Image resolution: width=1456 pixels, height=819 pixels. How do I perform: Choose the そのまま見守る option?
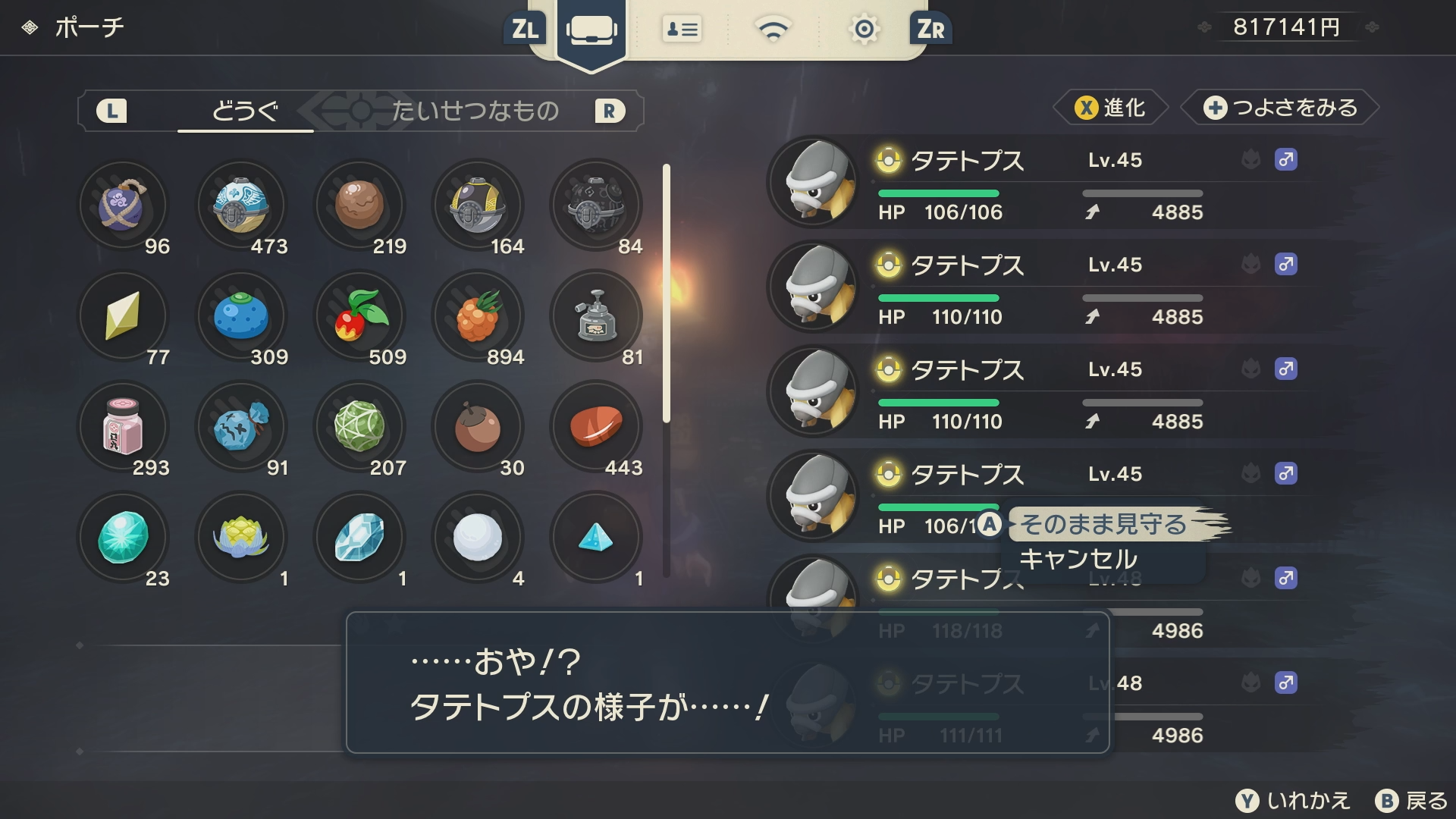[1103, 524]
